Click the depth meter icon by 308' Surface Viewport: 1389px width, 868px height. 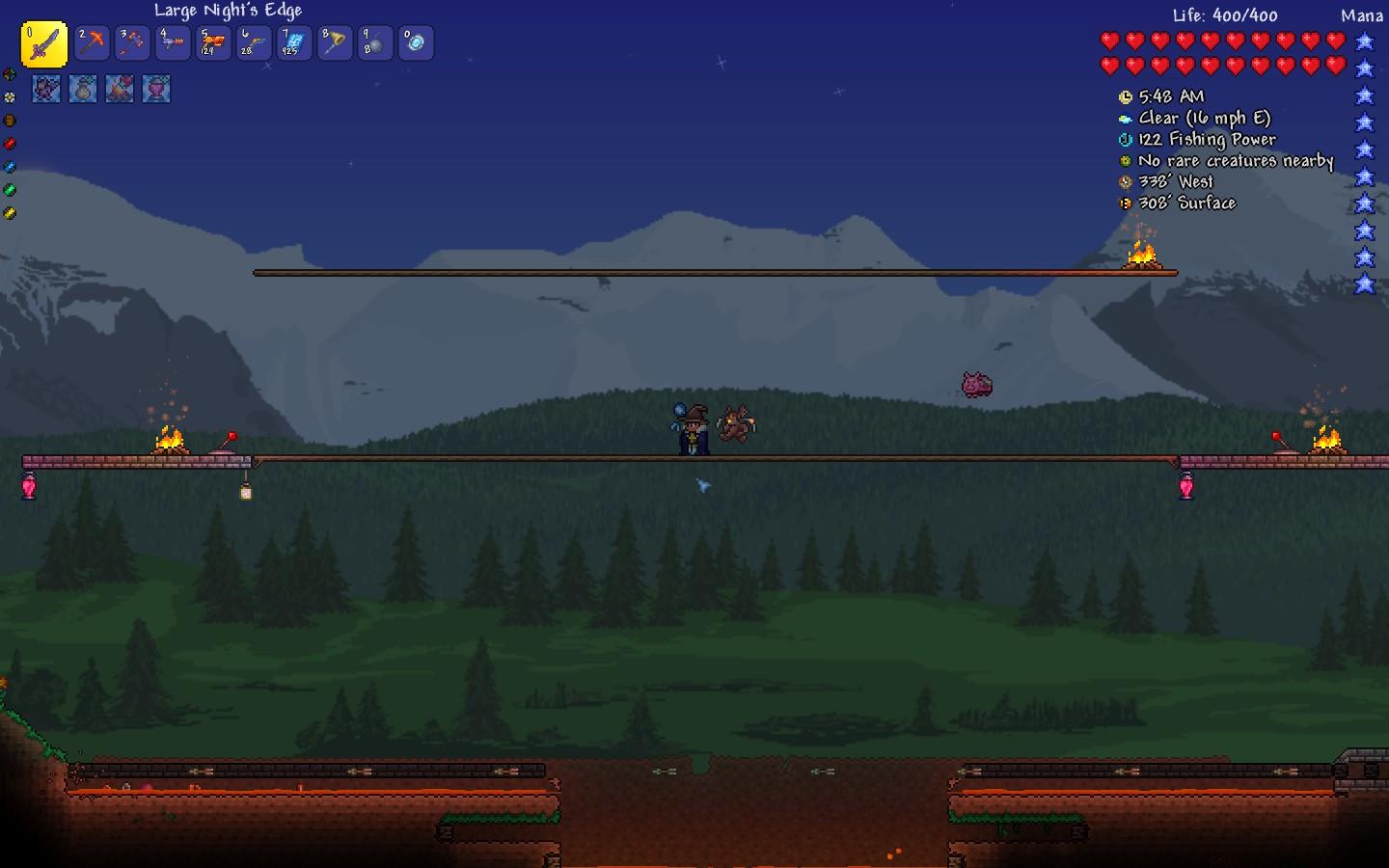(x=1125, y=203)
